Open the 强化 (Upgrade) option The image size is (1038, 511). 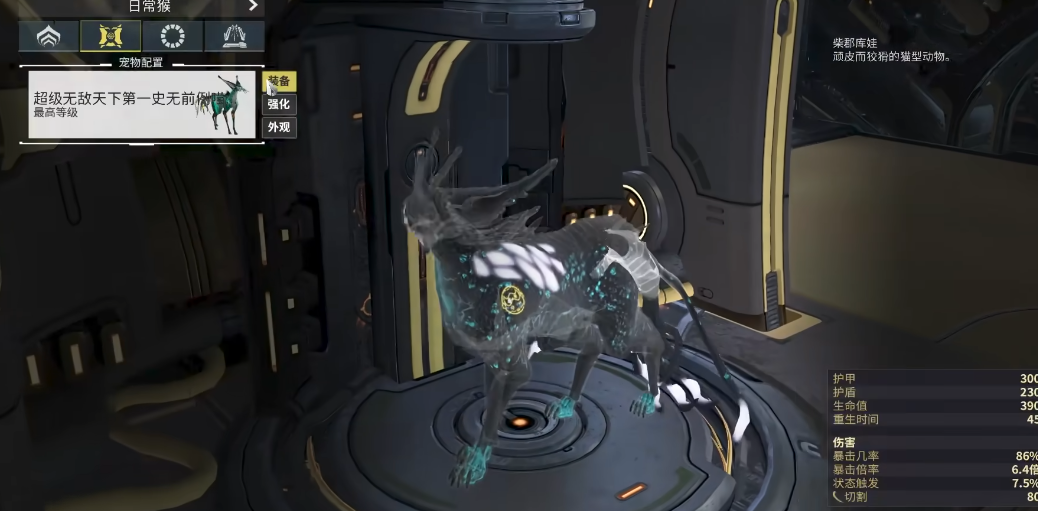[279, 104]
